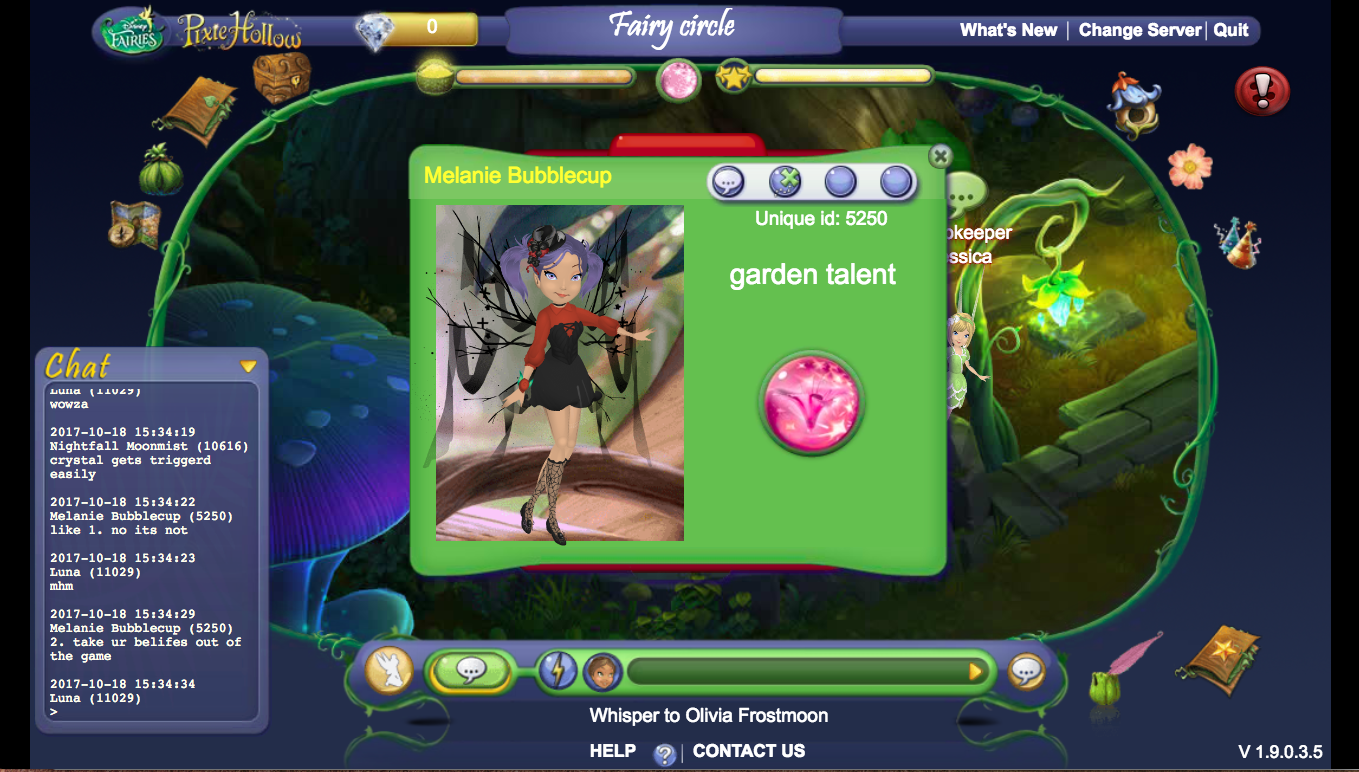Open the wooden treasure chest icon
Viewport: 1359px width, 772px height.
click(x=281, y=77)
